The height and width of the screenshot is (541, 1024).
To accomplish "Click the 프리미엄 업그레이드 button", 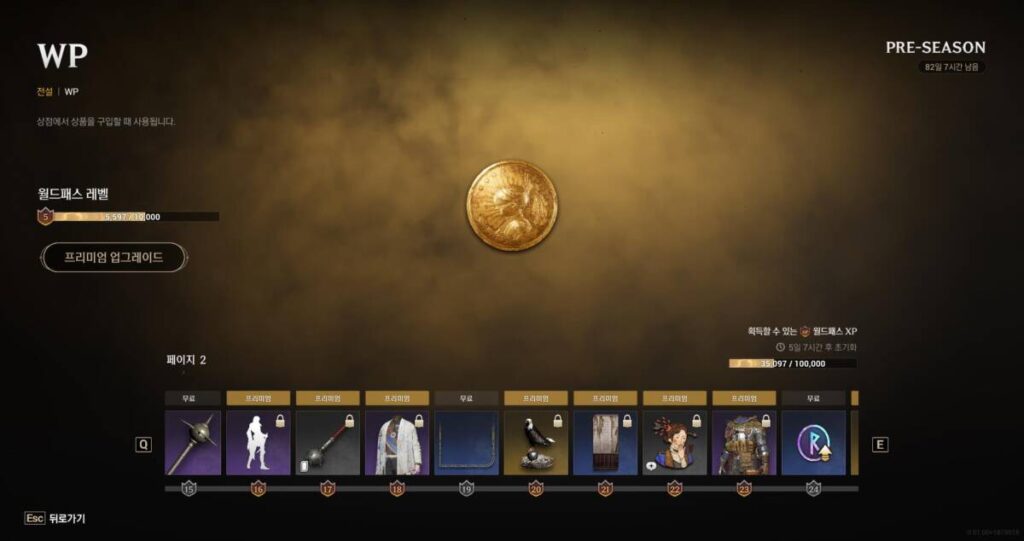I will pos(113,257).
